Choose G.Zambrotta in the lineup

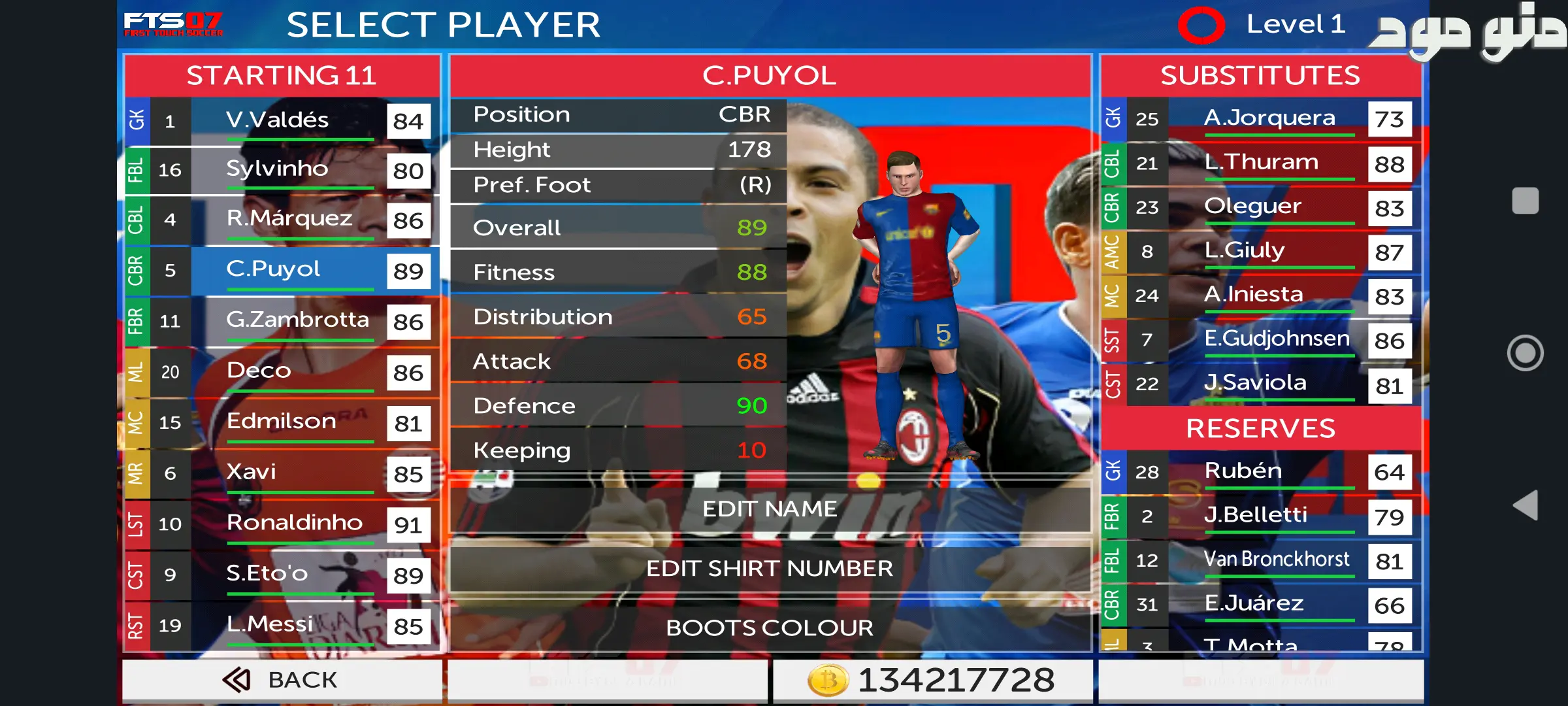click(x=281, y=321)
